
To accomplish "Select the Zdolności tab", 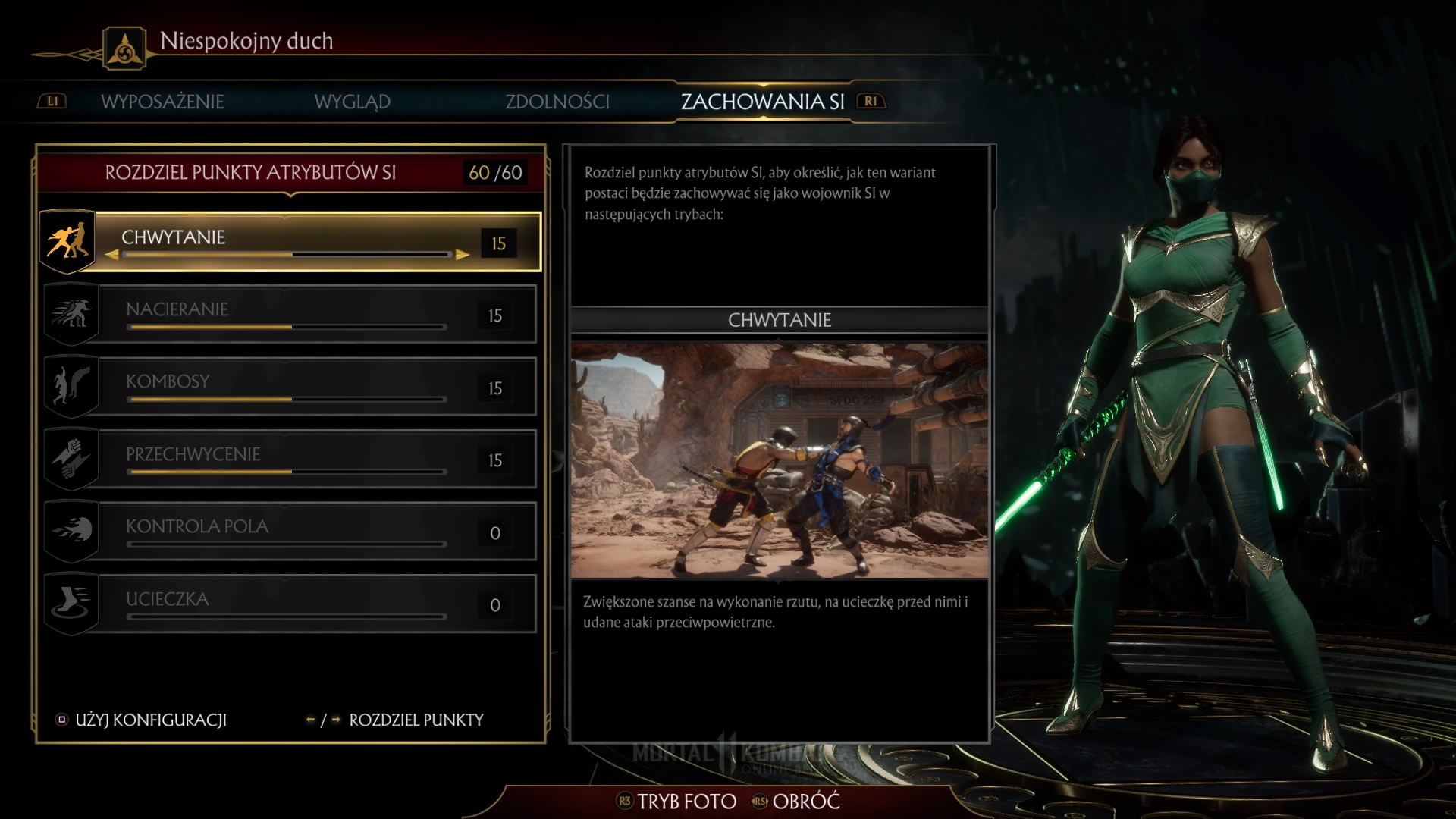I will 557,102.
